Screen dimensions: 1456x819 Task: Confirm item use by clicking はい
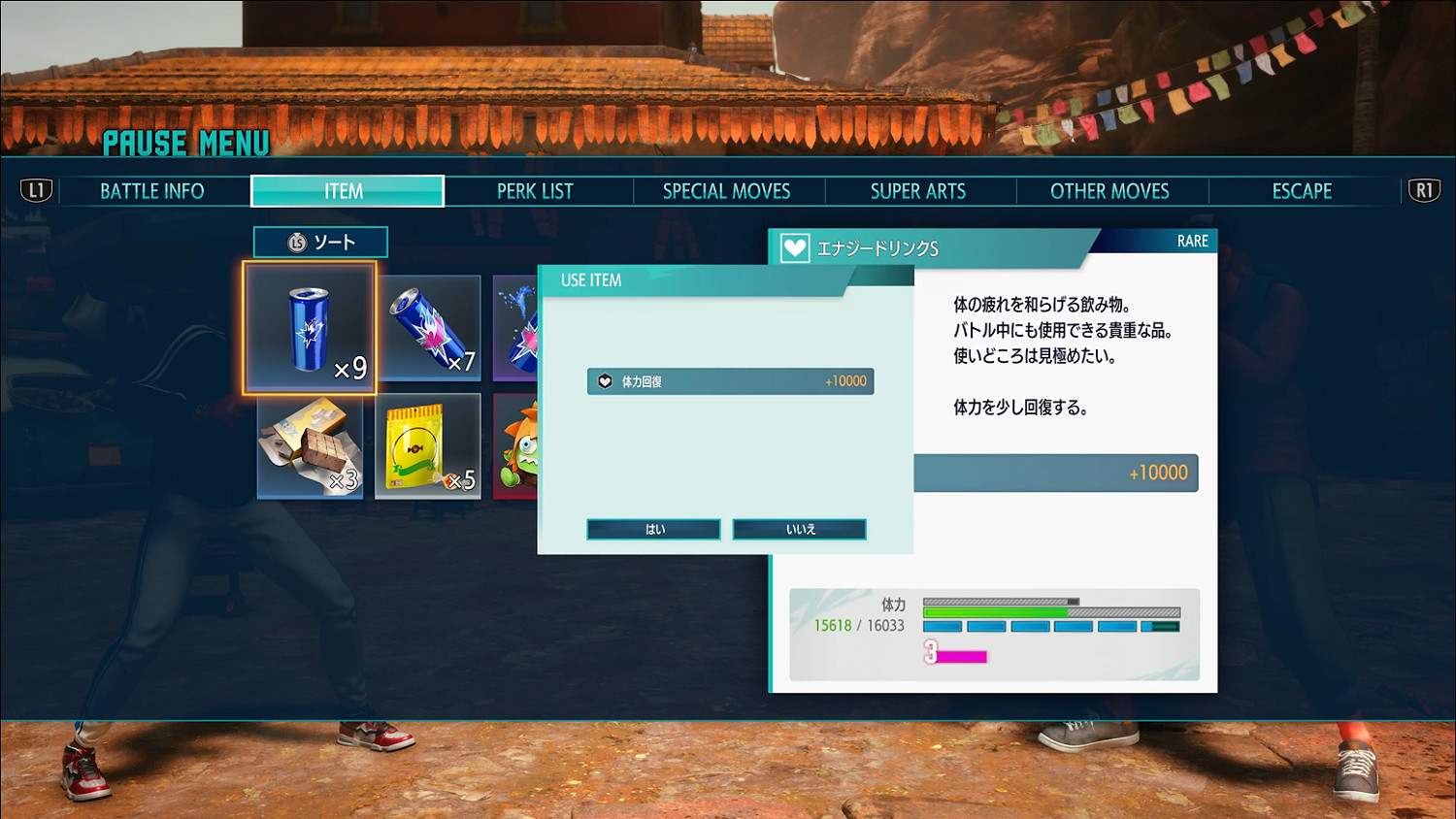click(x=652, y=528)
